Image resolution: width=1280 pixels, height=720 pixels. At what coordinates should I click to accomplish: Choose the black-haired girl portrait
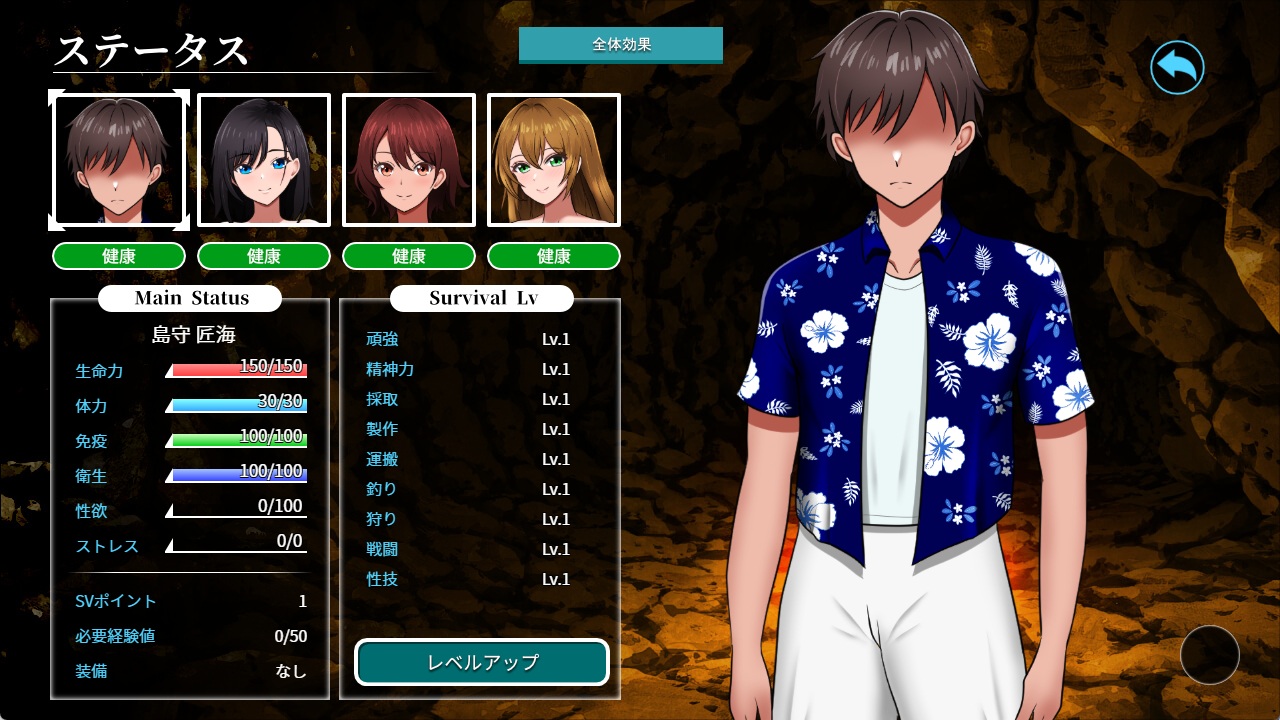coord(264,160)
